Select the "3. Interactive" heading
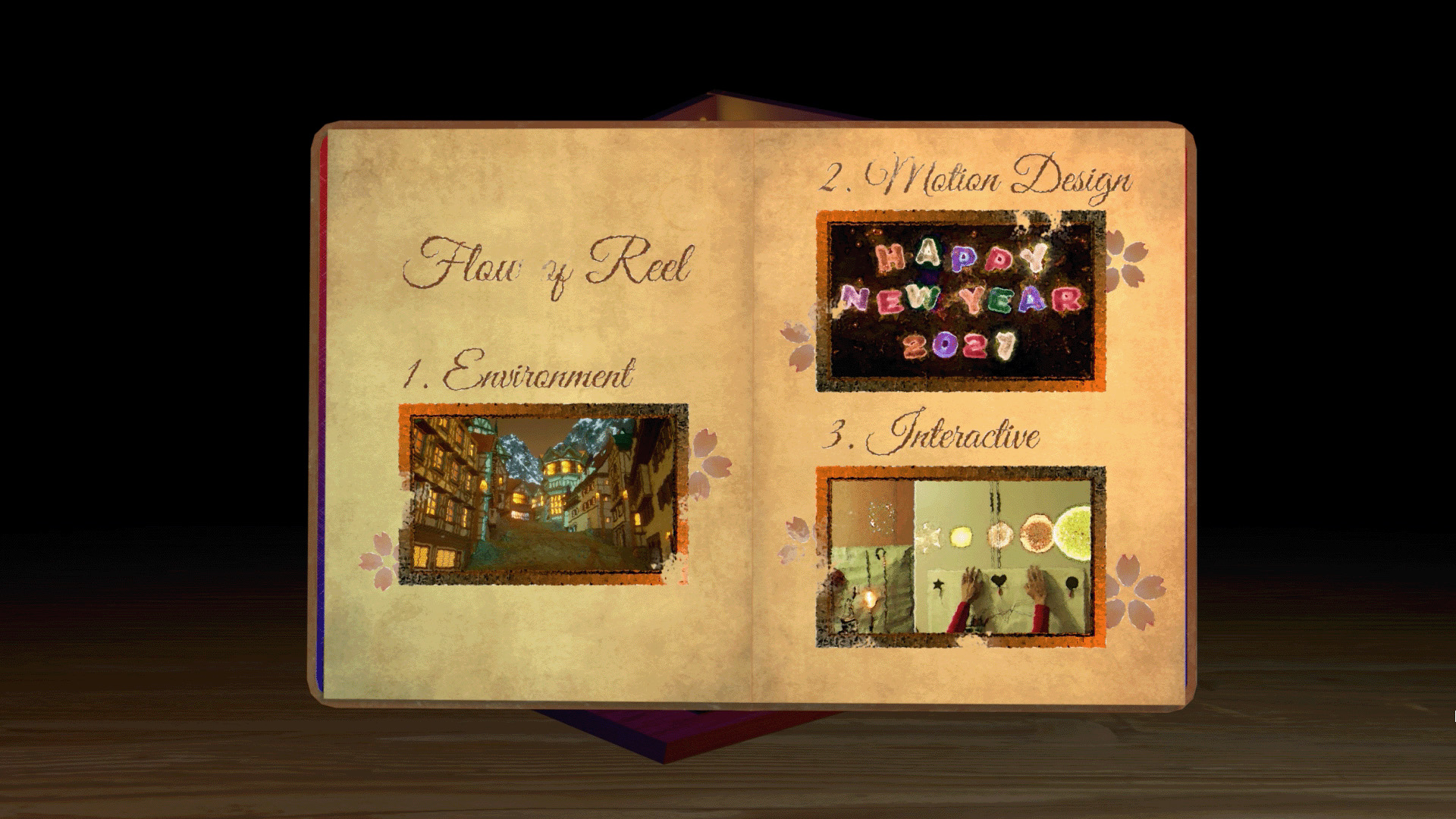 [932, 435]
